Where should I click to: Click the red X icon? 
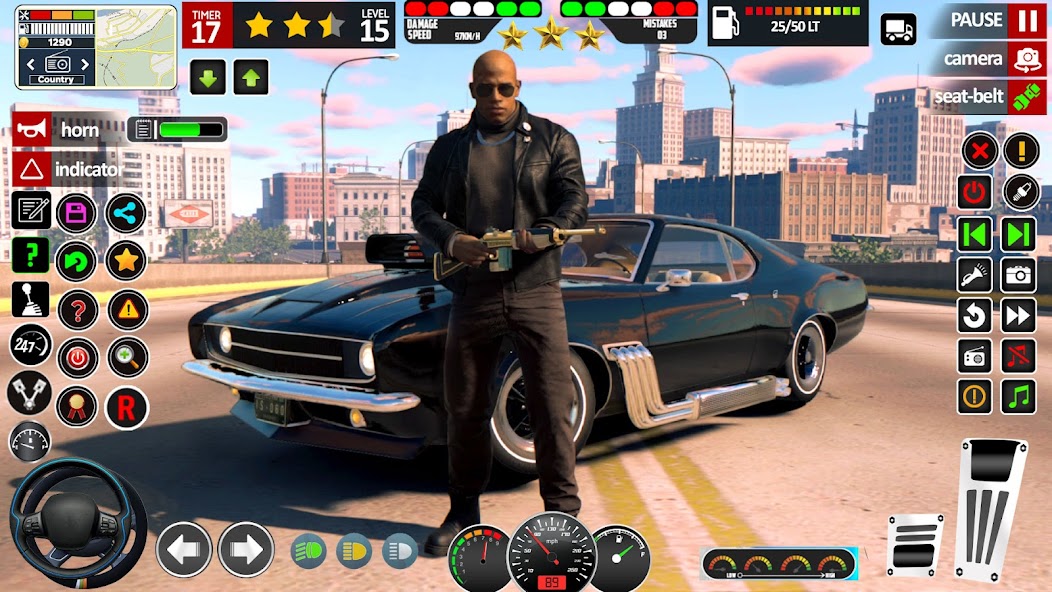(981, 152)
